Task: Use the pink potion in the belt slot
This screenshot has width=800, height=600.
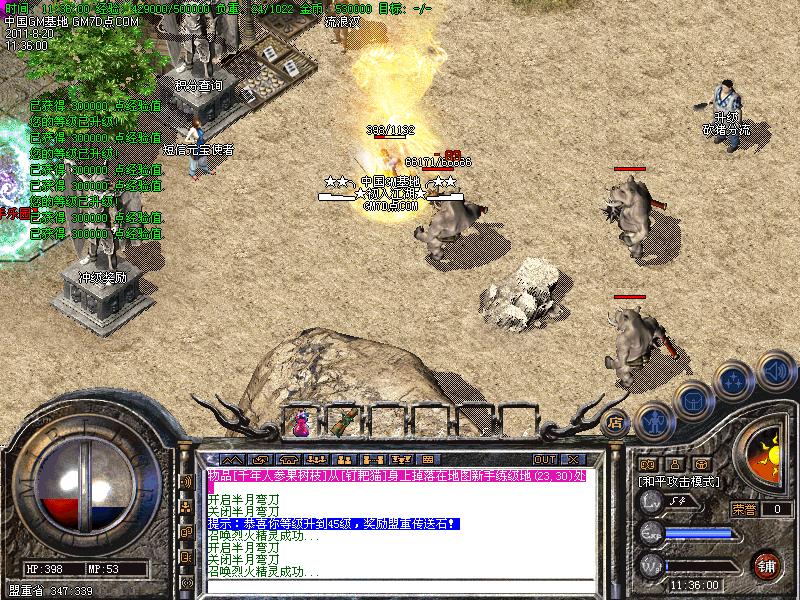Action: coord(301,423)
